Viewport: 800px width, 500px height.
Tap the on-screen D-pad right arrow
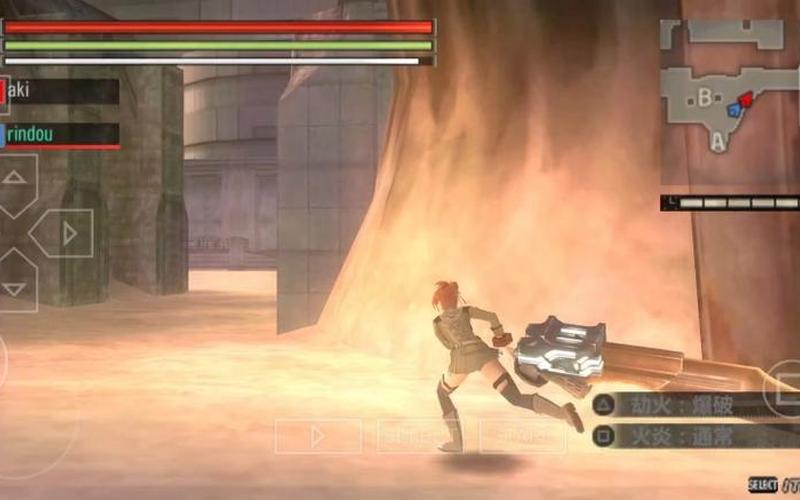(x=66, y=234)
